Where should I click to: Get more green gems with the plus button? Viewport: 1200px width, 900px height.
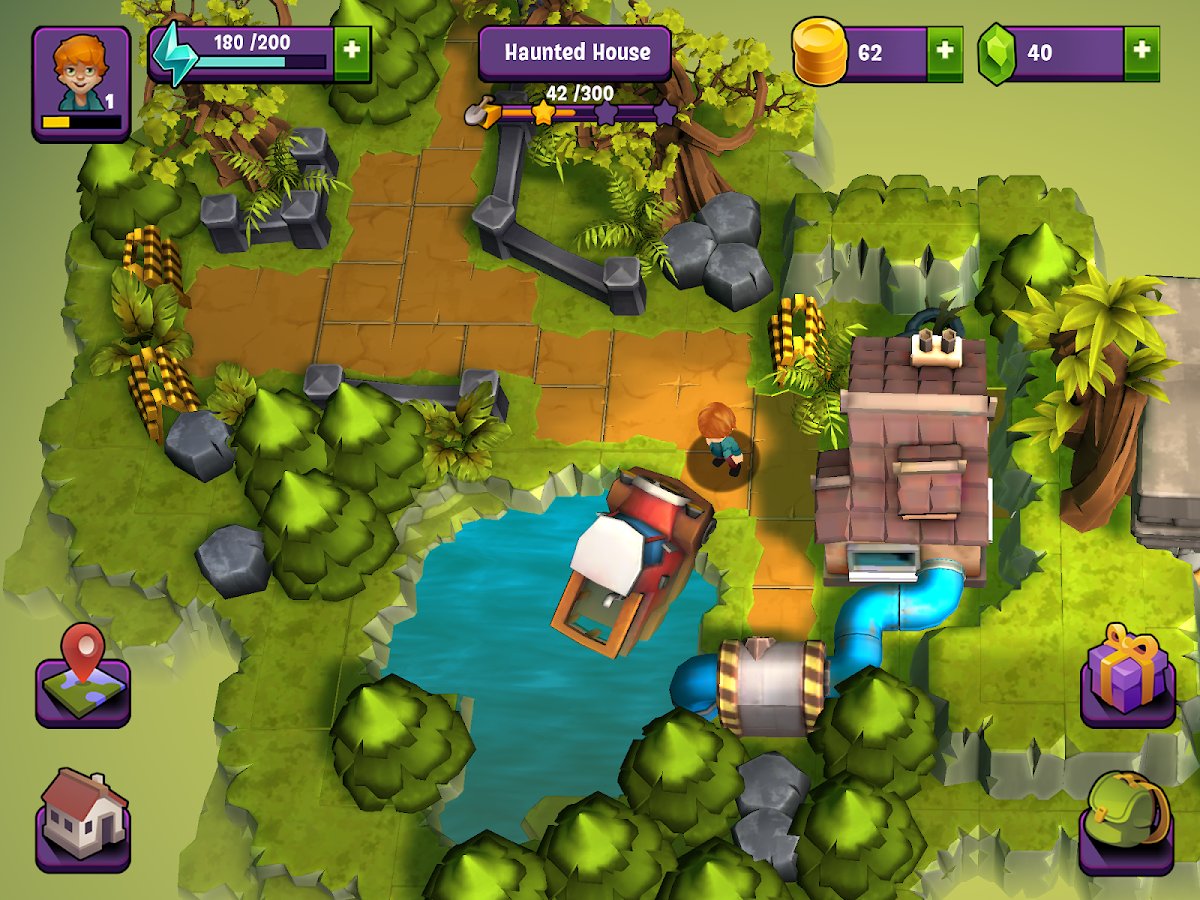(1141, 53)
